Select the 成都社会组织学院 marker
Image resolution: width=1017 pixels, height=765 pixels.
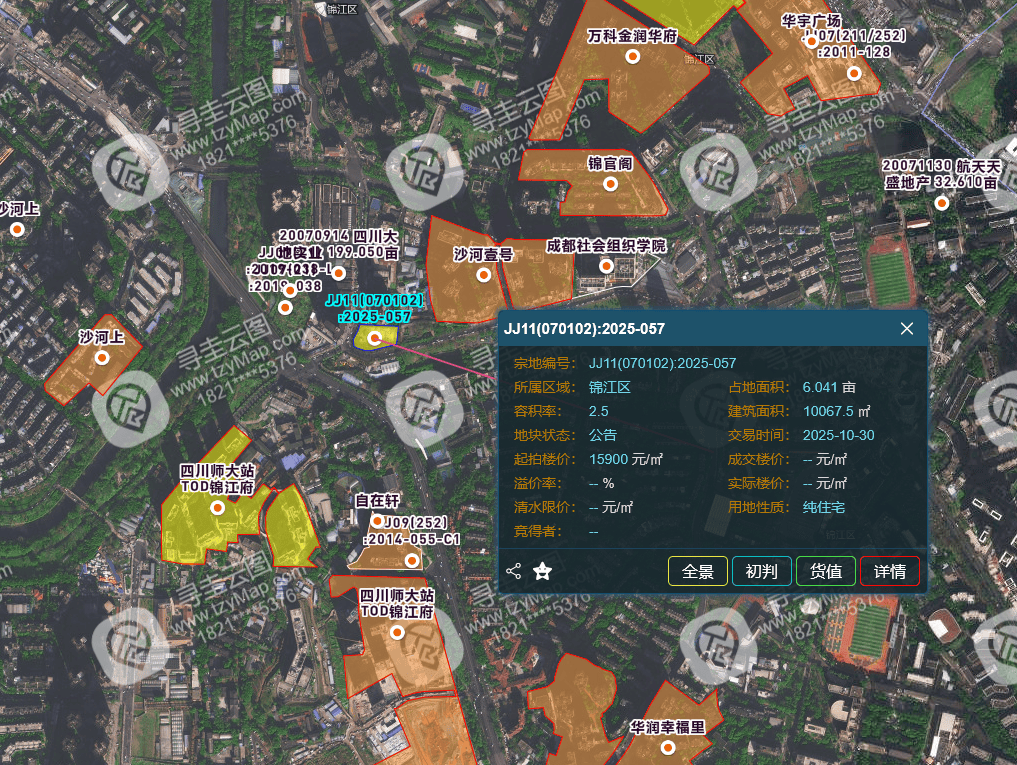click(606, 266)
